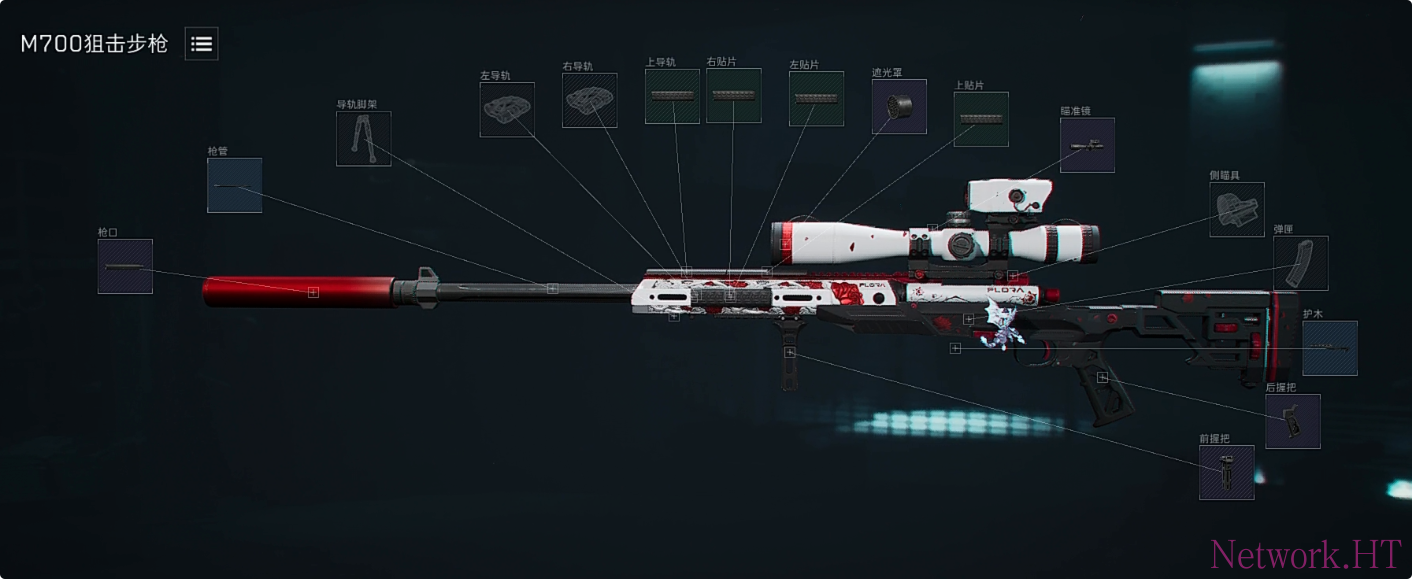Open the 护木 handguard slot

(1330, 348)
